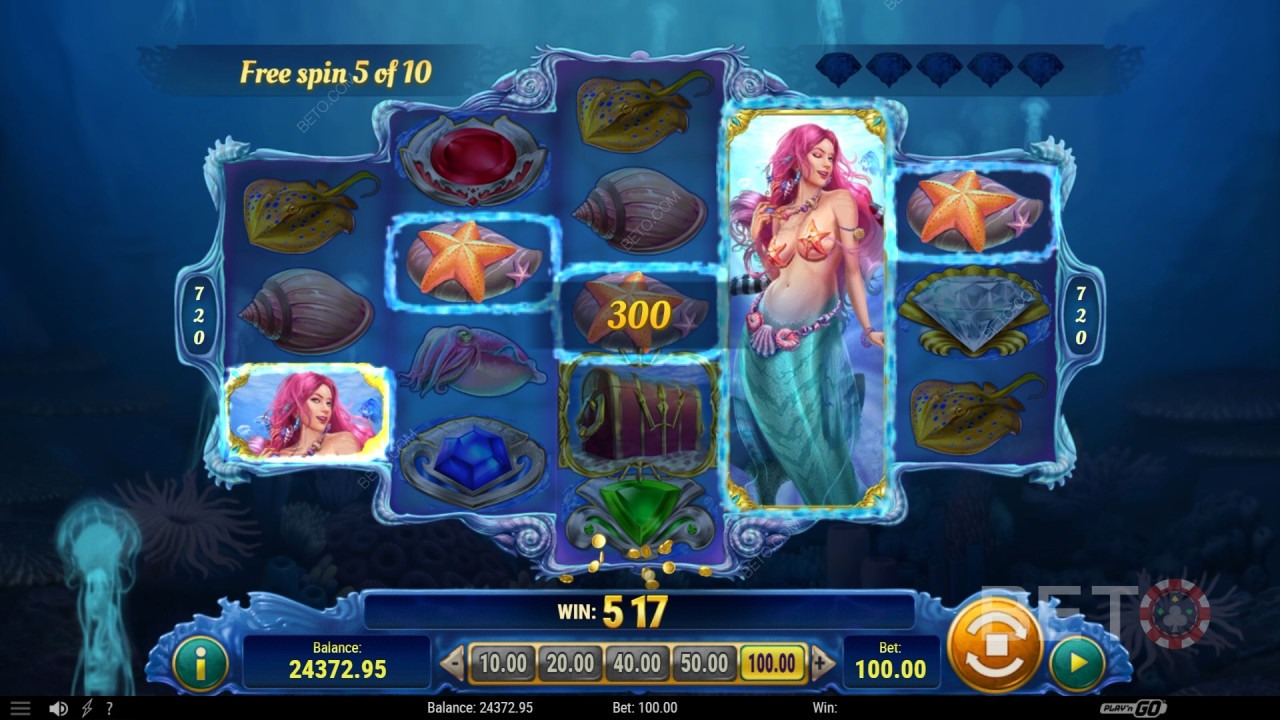
Task: Increase bet with the plus button
Action: click(x=823, y=663)
